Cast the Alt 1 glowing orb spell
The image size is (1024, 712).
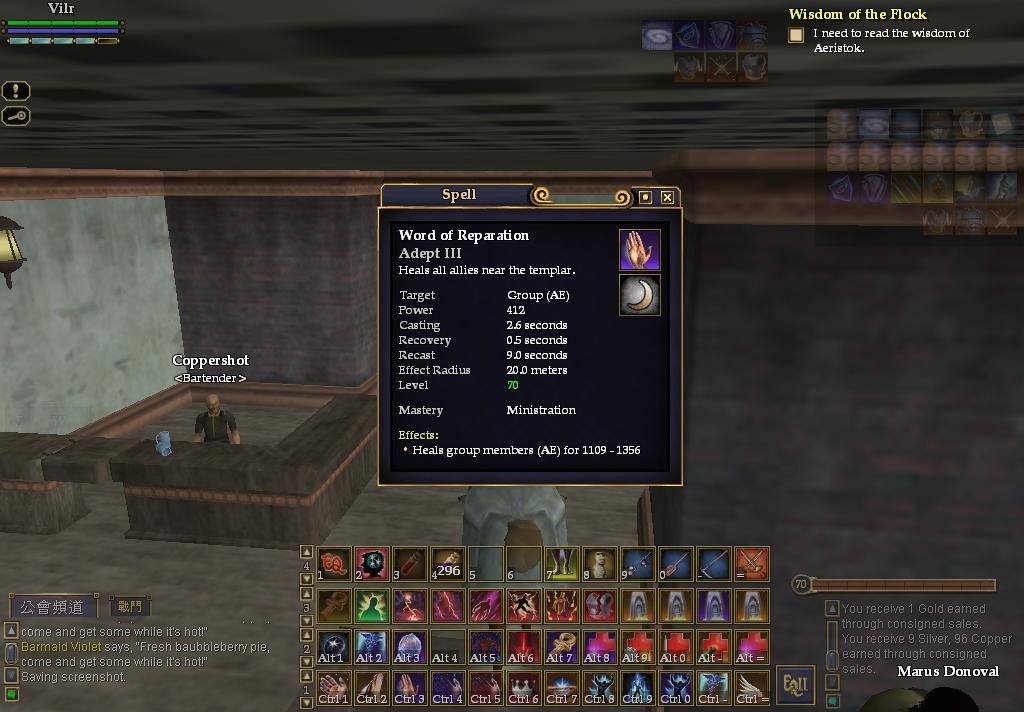334,646
